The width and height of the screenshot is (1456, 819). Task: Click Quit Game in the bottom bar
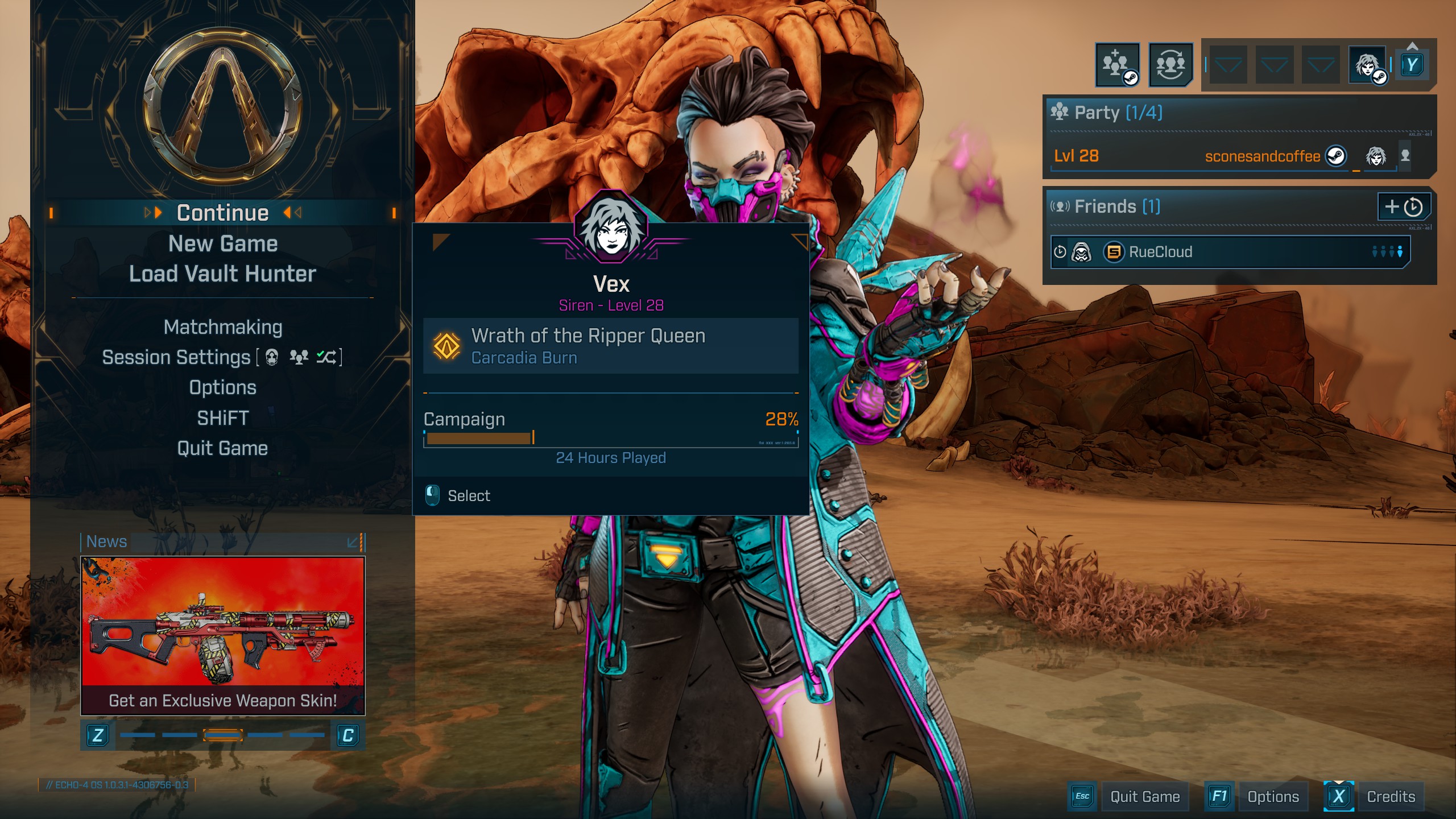1144,797
